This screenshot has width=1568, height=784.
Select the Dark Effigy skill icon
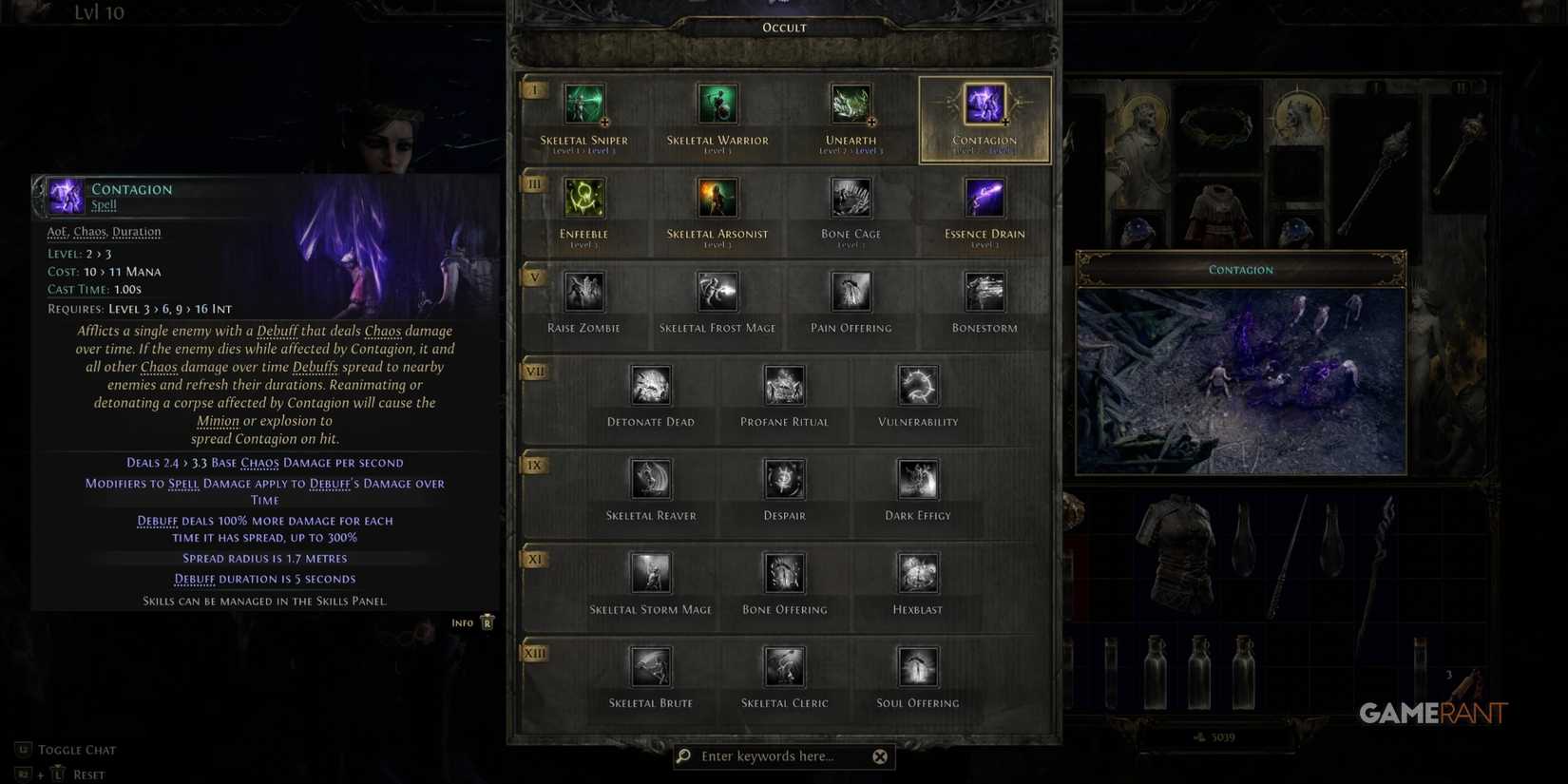click(x=916, y=479)
